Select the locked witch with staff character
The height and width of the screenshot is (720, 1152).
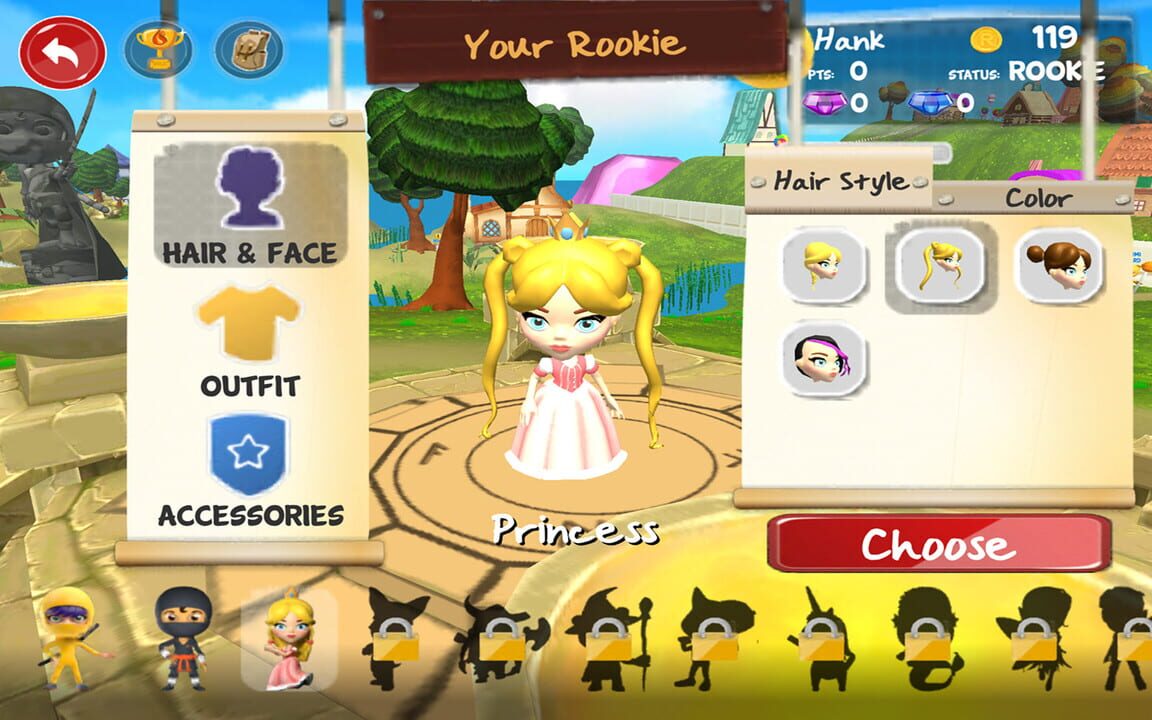(x=609, y=640)
